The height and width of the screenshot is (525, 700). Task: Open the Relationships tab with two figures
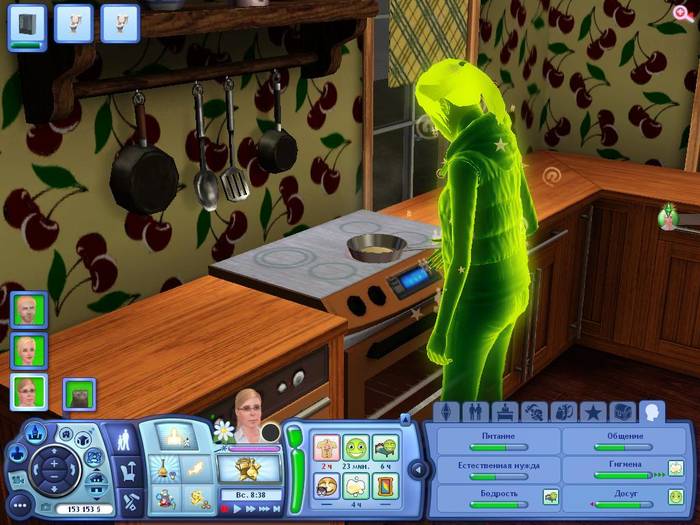point(475,412)
